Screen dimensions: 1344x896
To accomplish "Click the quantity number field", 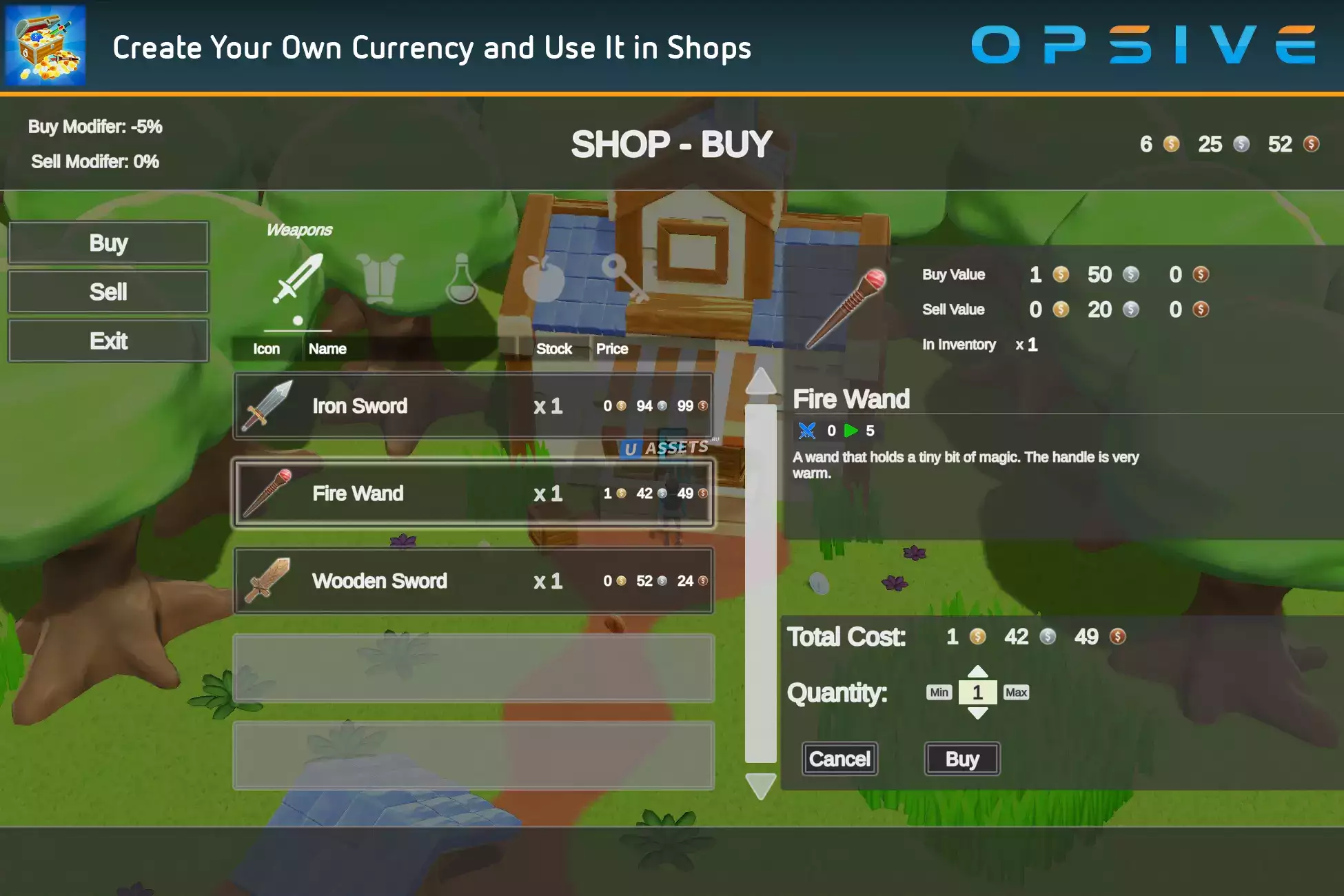I will pyautogui.click(x=977, y=692).
